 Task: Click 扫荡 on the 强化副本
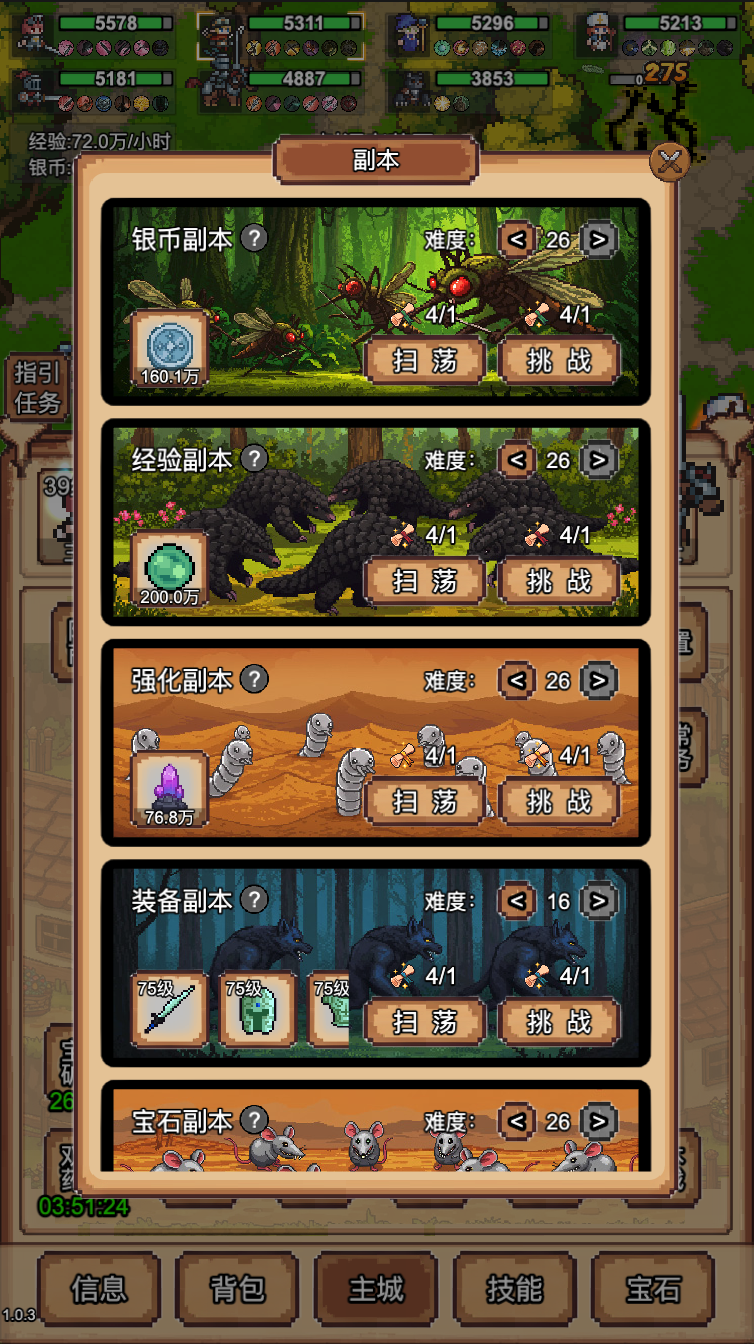[424, 801]
